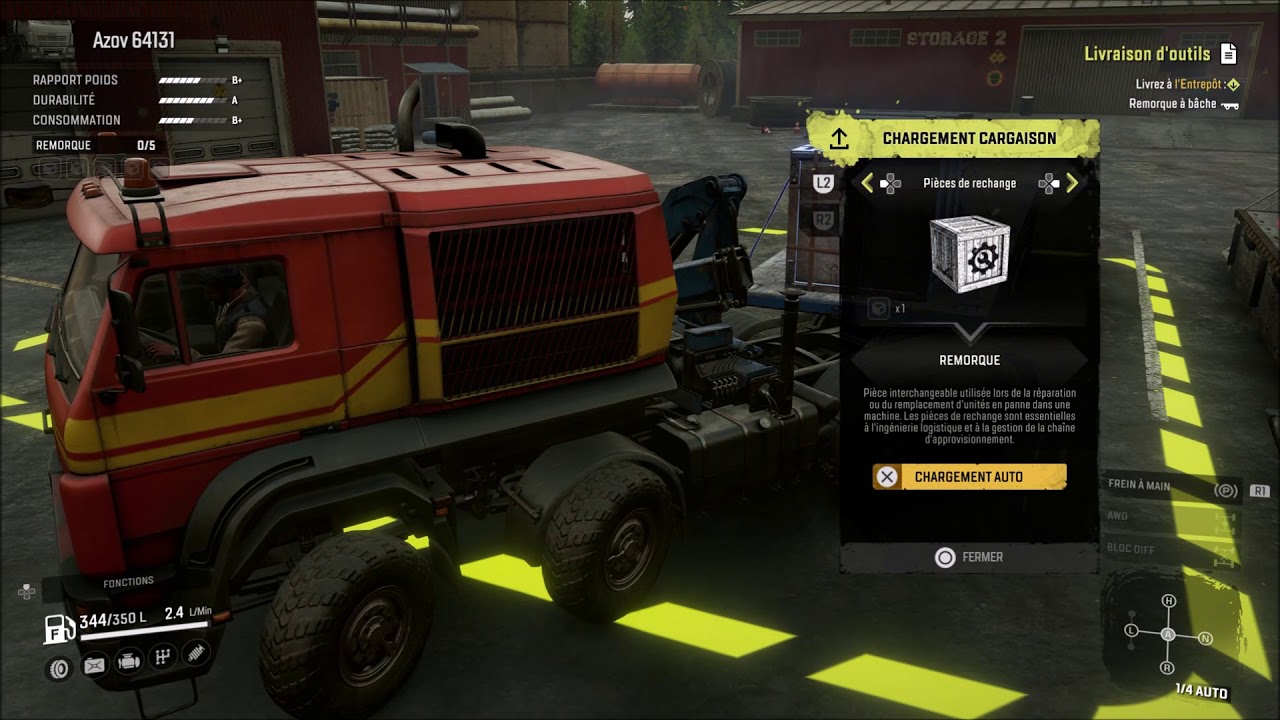
Task: Select the gearbox status icon
Action: click(162, 657)
